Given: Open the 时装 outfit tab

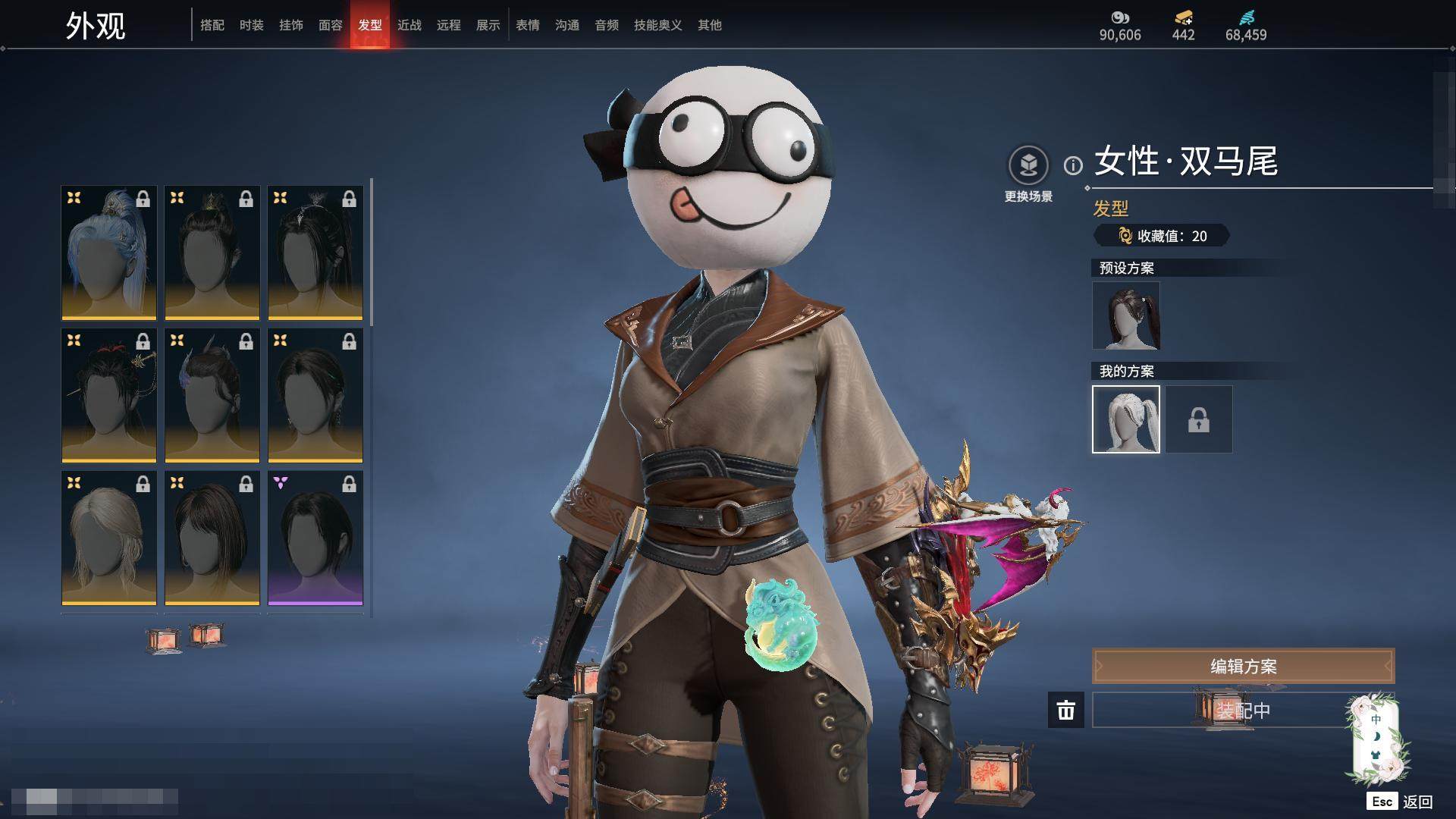Looking at the screenshot, I should pos(252,25).
